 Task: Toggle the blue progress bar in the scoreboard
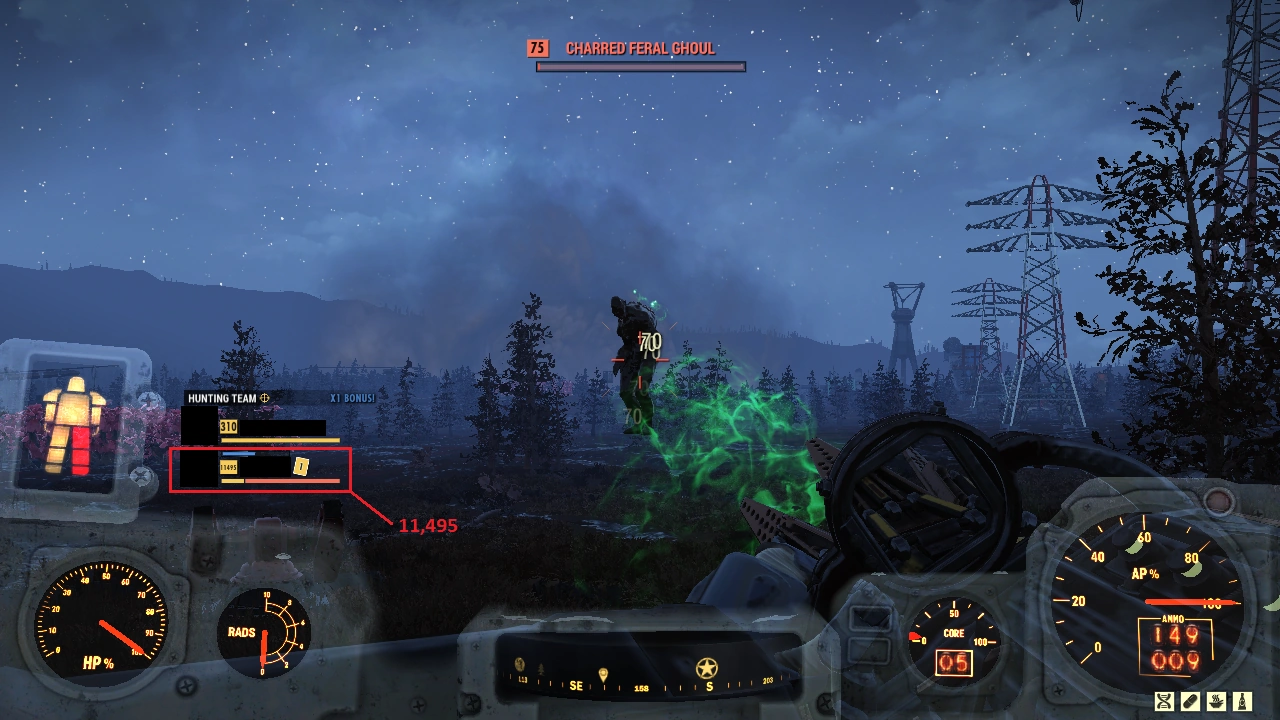tap(237, 453)
